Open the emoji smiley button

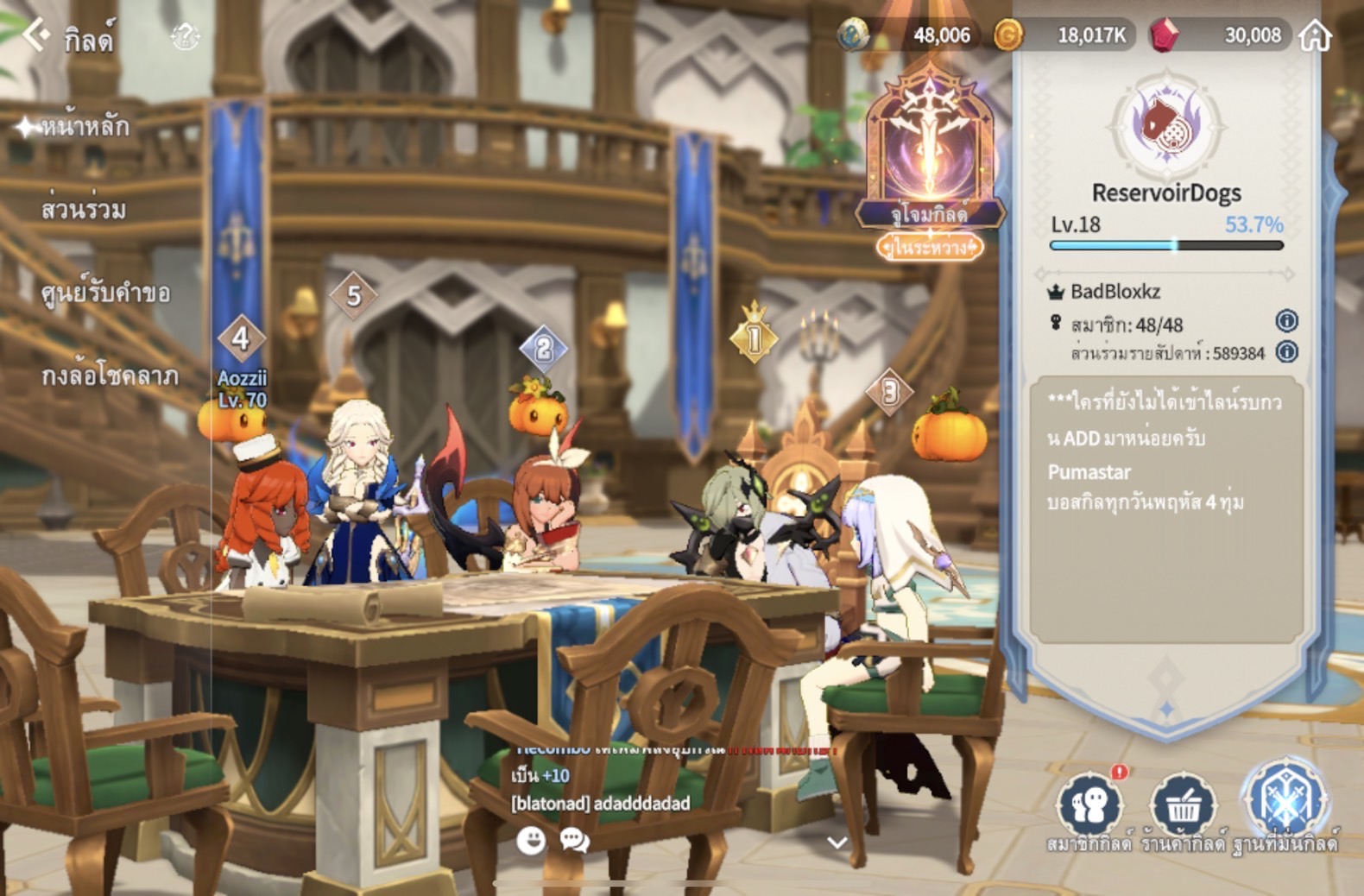531,840
